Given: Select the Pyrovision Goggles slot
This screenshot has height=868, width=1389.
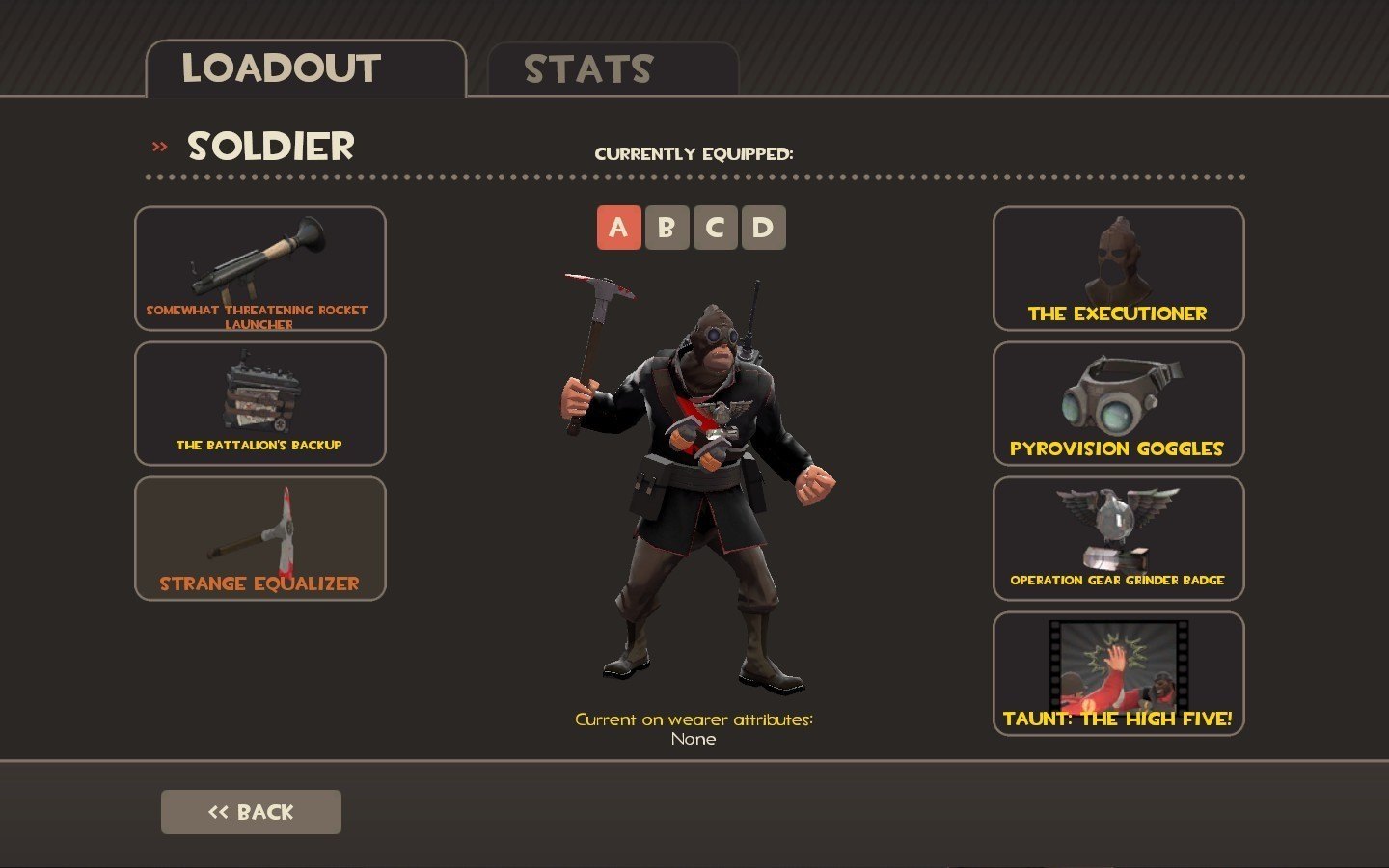Looking at the screenshot, I should (1119, 404).
